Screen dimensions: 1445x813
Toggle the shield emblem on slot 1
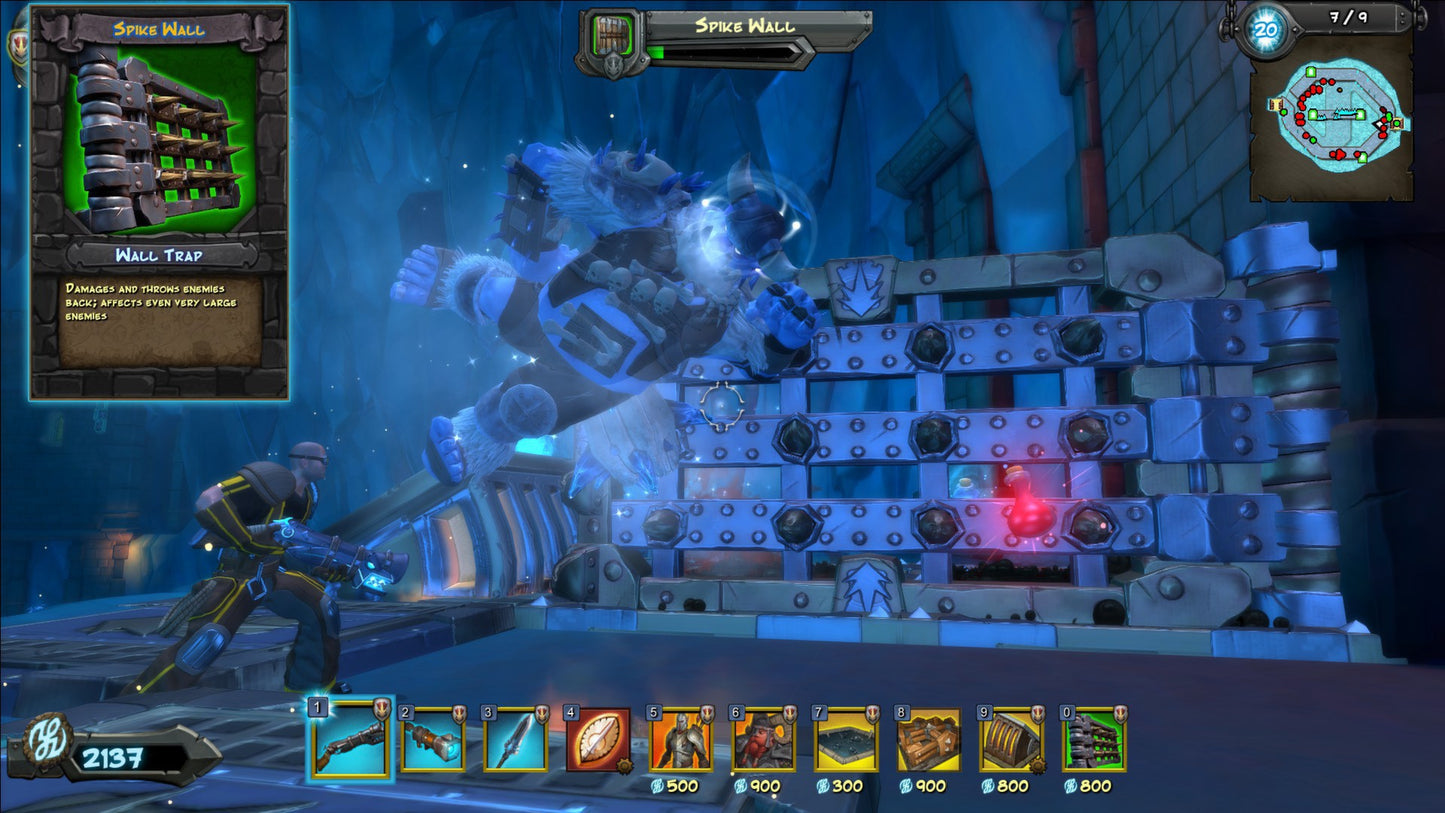(381, 711)
